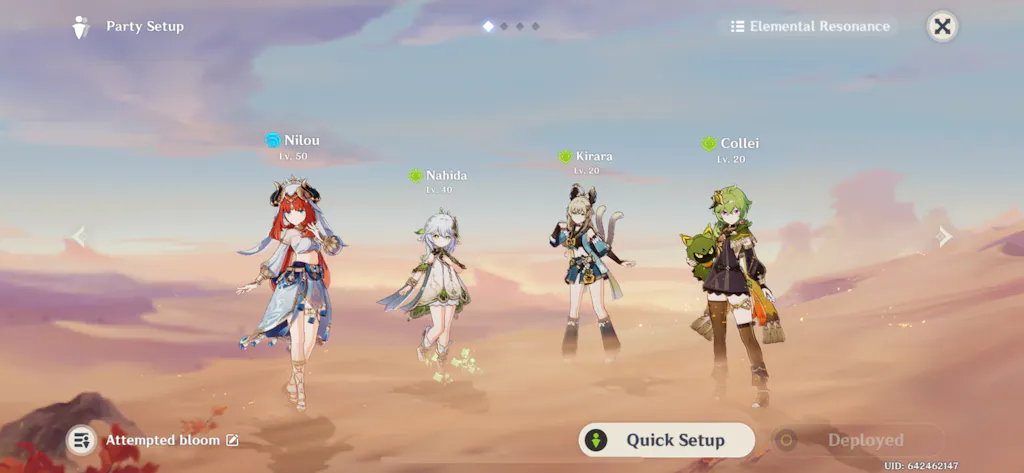Select Nilou in the party lineup
The height and width of the screenshot is (473, 1024).
(x=292, y=280)
